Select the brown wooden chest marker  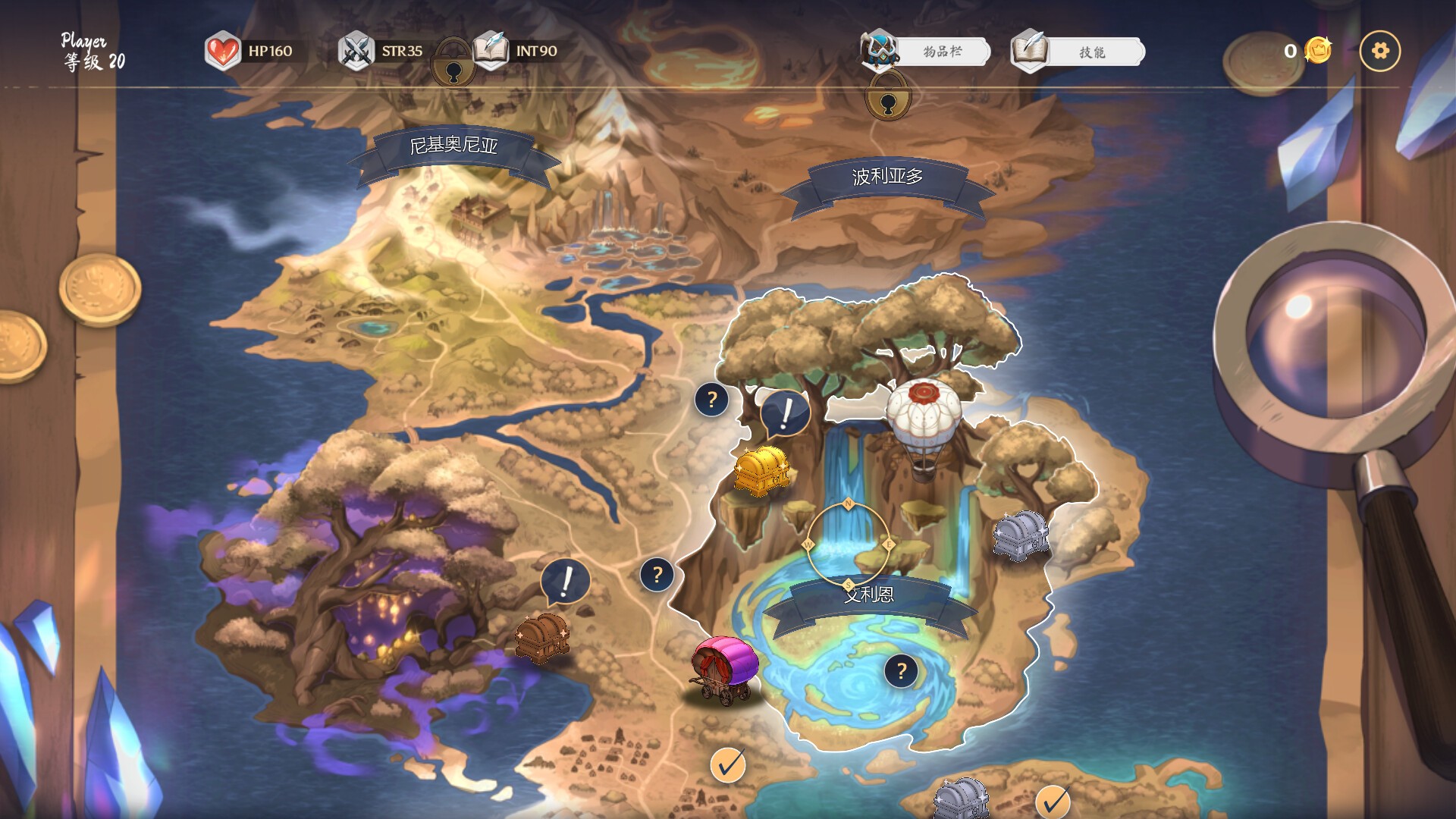coord(541,637)
